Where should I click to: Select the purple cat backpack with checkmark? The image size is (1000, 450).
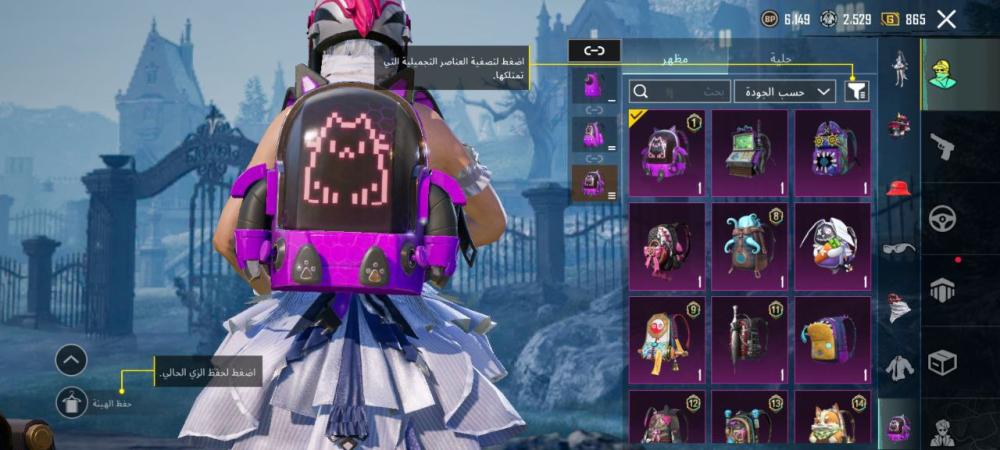click(666, 153)
